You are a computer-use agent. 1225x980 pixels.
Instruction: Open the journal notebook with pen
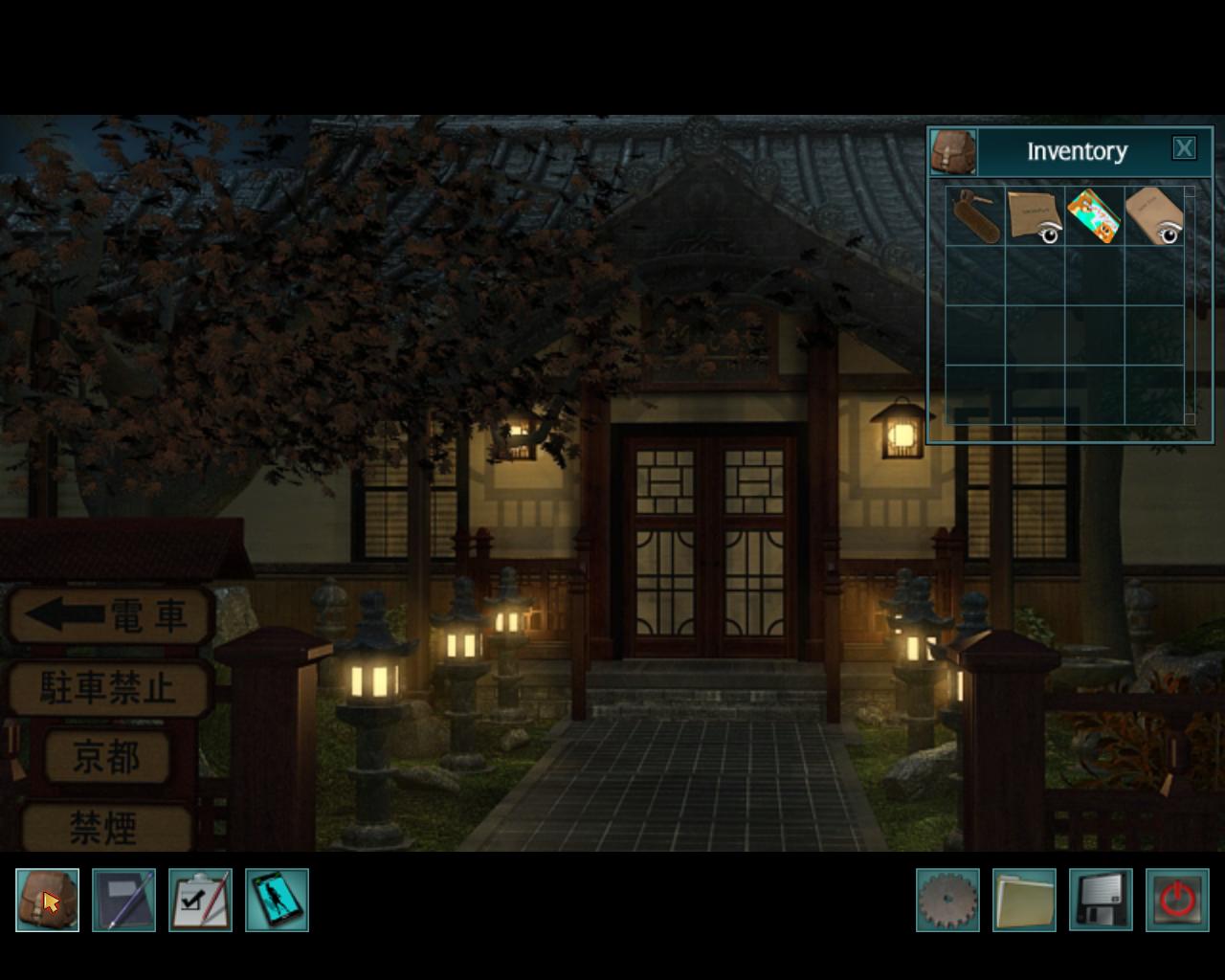[123, 900]
